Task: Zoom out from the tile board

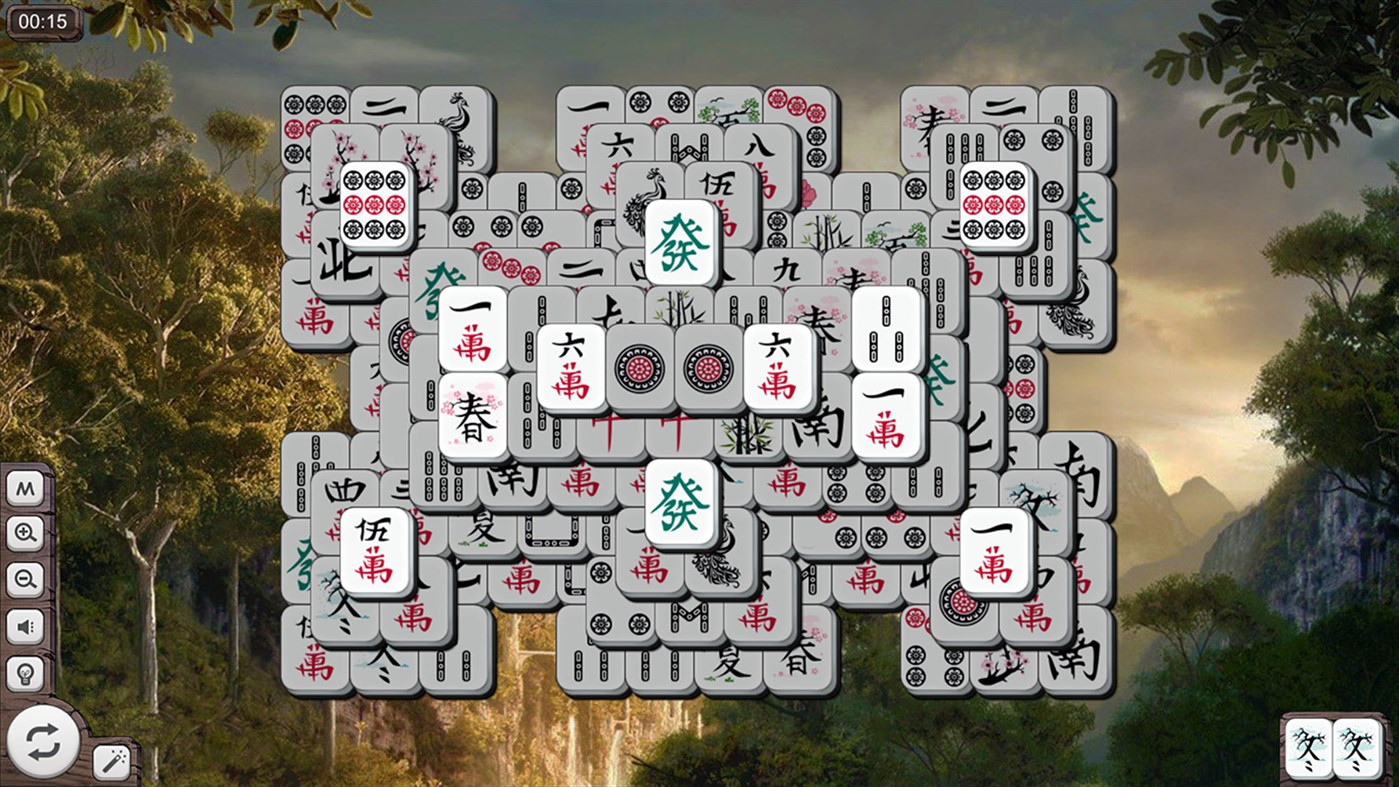Action: (x=25, y=579)
